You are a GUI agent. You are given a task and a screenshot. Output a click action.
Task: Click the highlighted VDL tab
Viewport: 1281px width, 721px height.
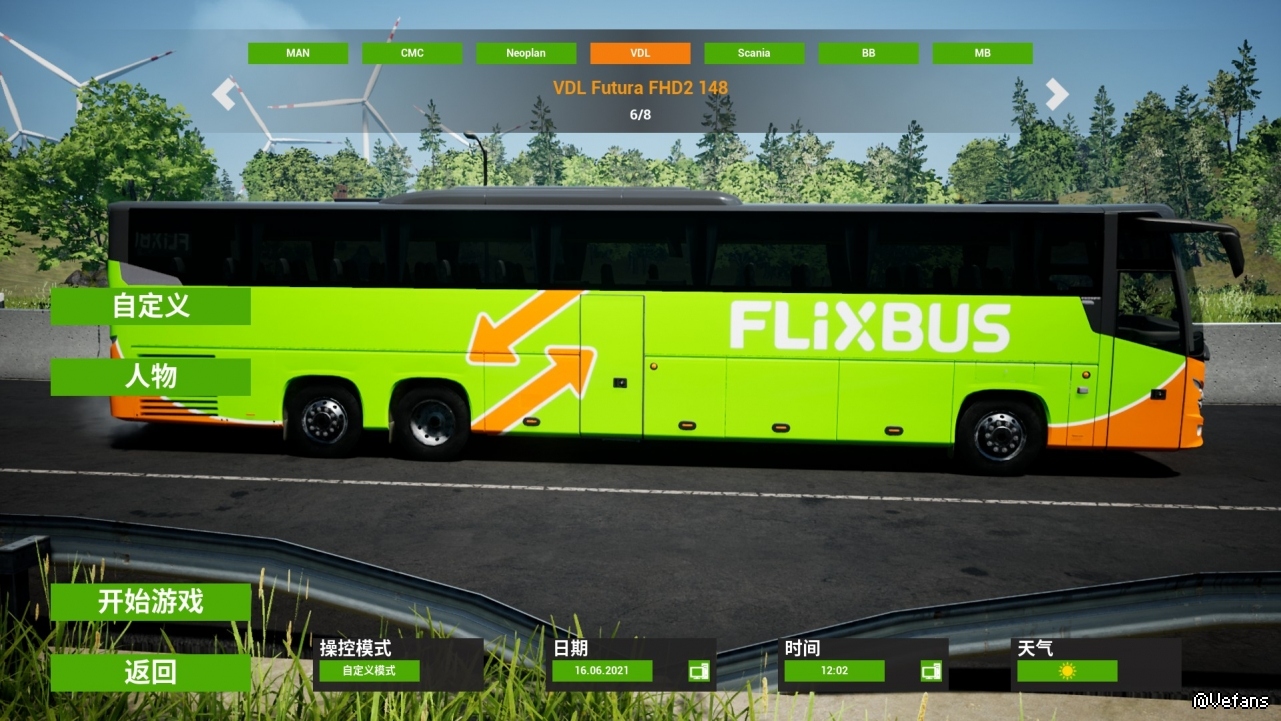pyautogui.click(x=640, y=54)
